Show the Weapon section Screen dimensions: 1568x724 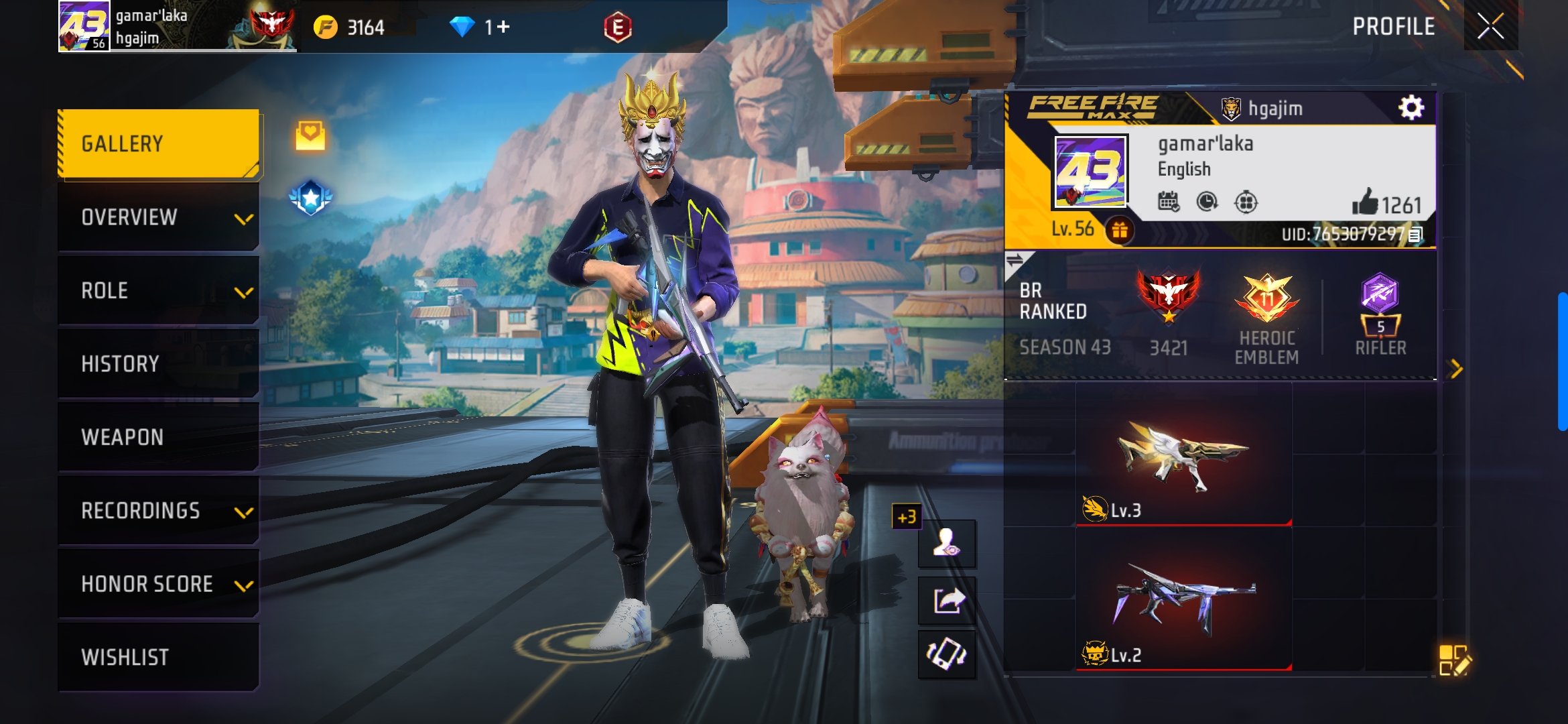point(159,437)
